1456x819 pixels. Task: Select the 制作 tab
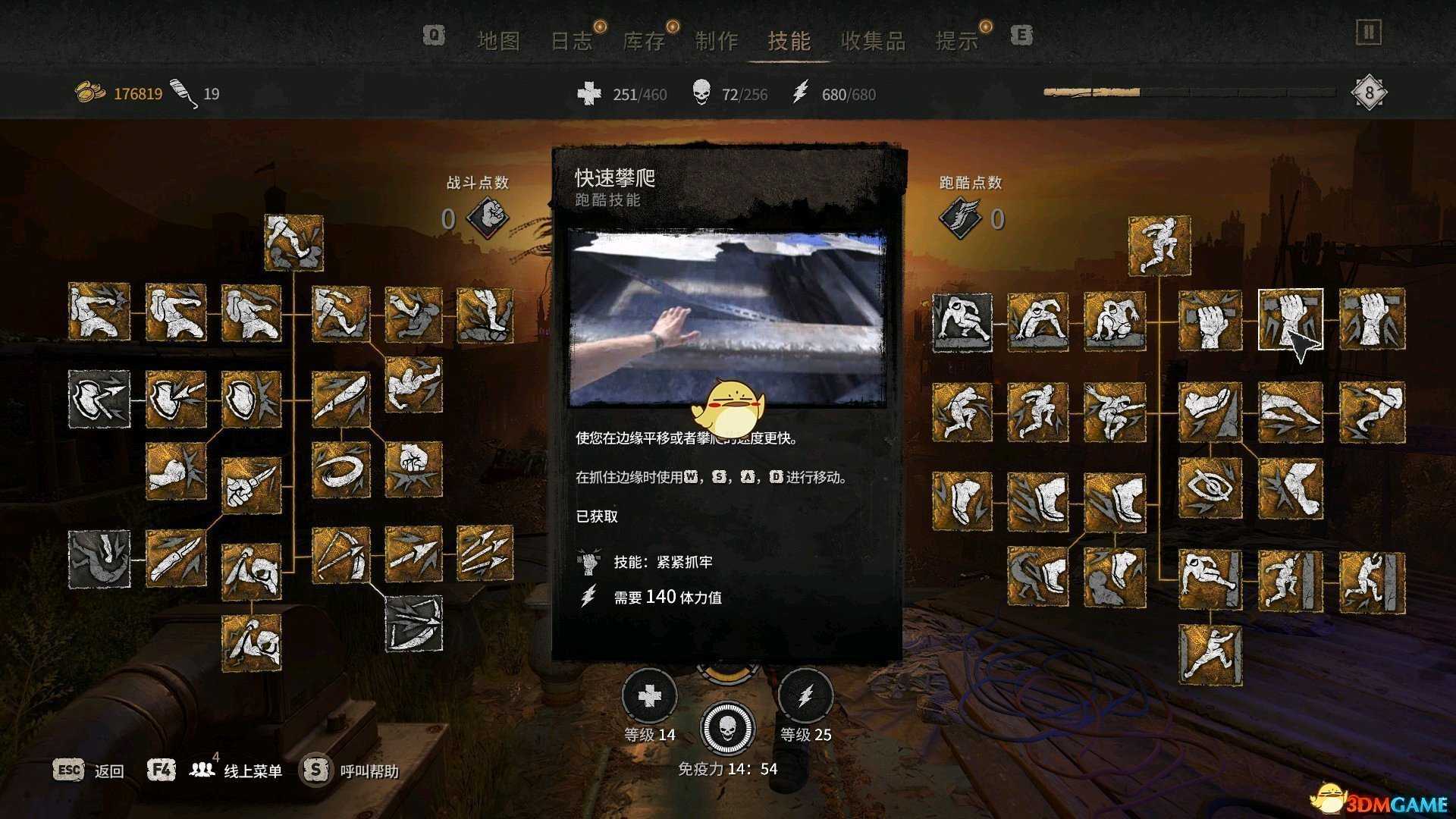coord(716,42)
